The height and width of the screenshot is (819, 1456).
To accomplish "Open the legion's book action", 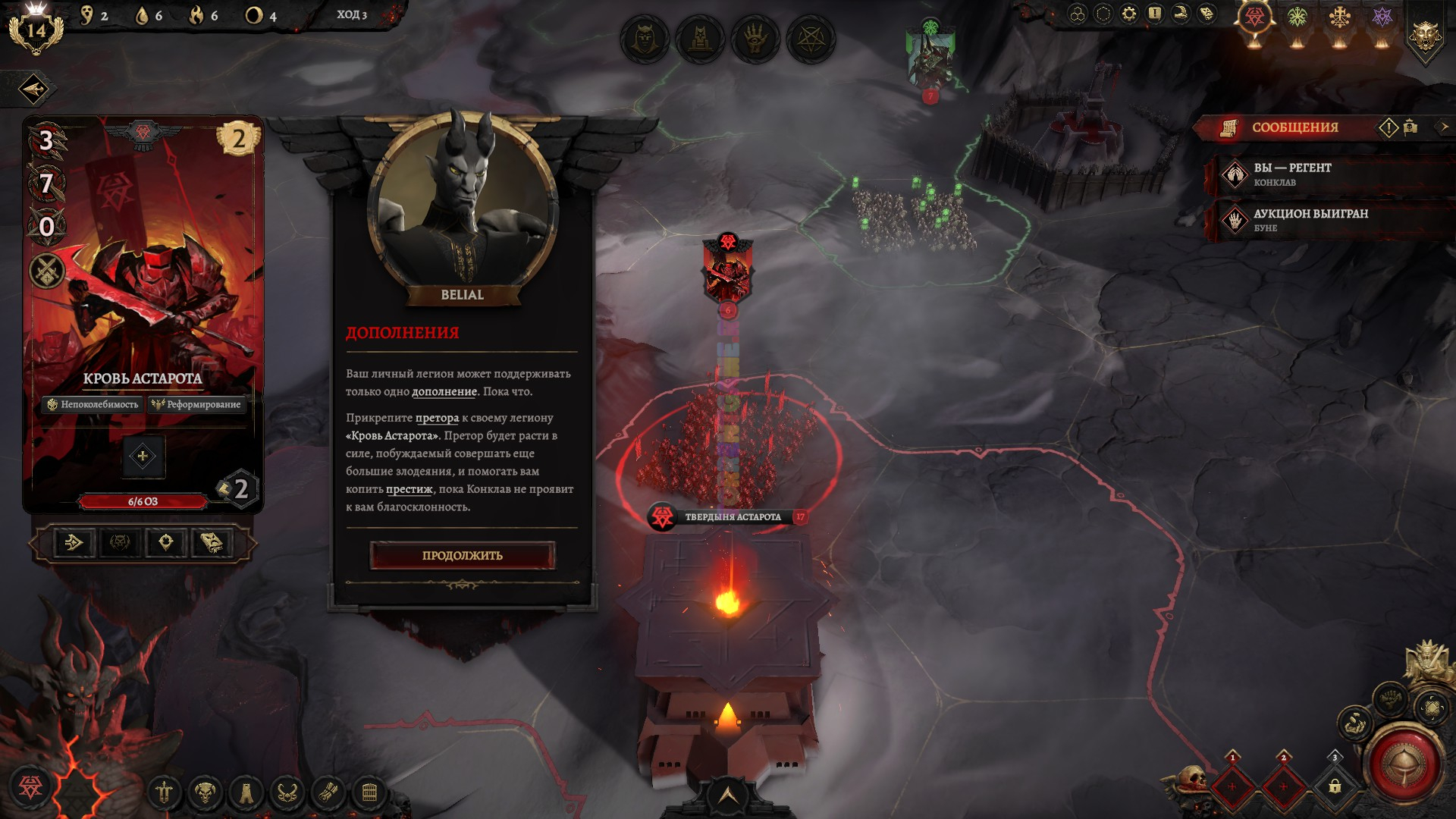I will (212, 542).
